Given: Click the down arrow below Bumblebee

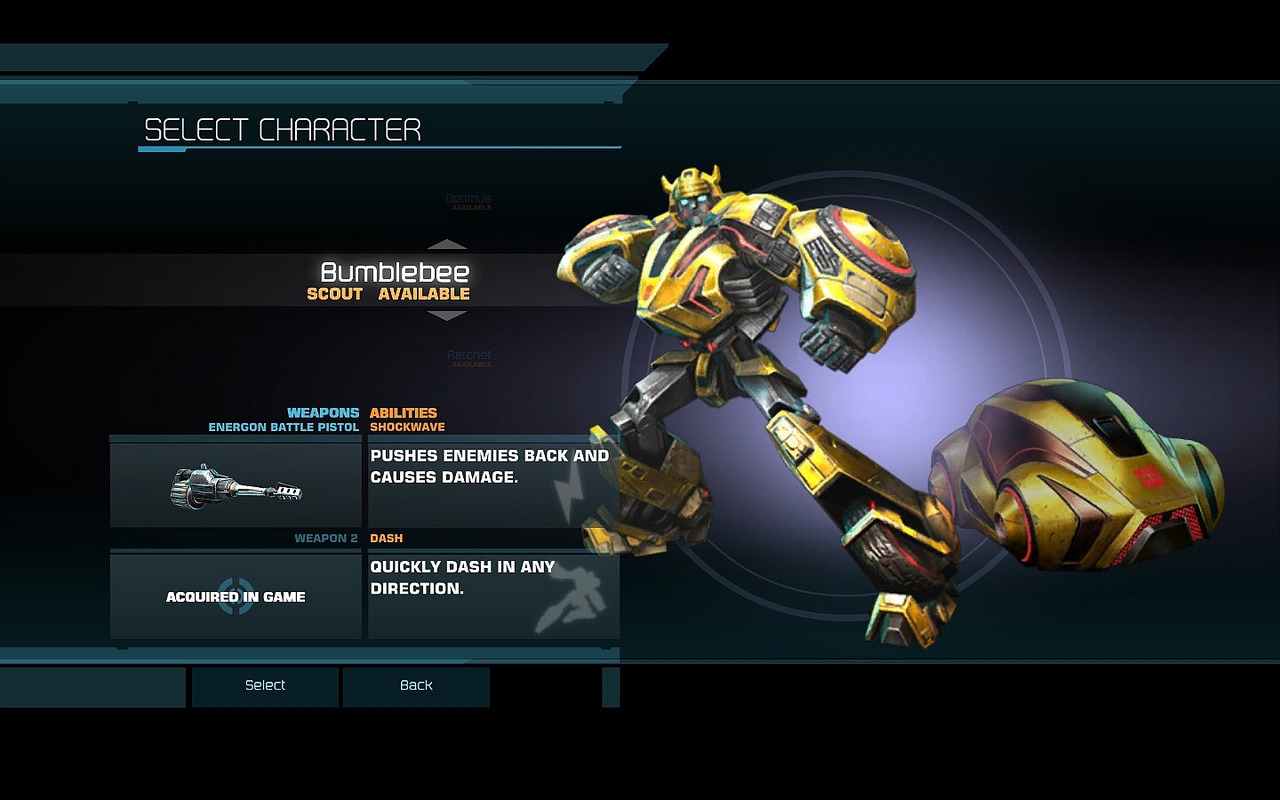Looking at the screenshot, I should pyautogui.click(x=447, y=316).
